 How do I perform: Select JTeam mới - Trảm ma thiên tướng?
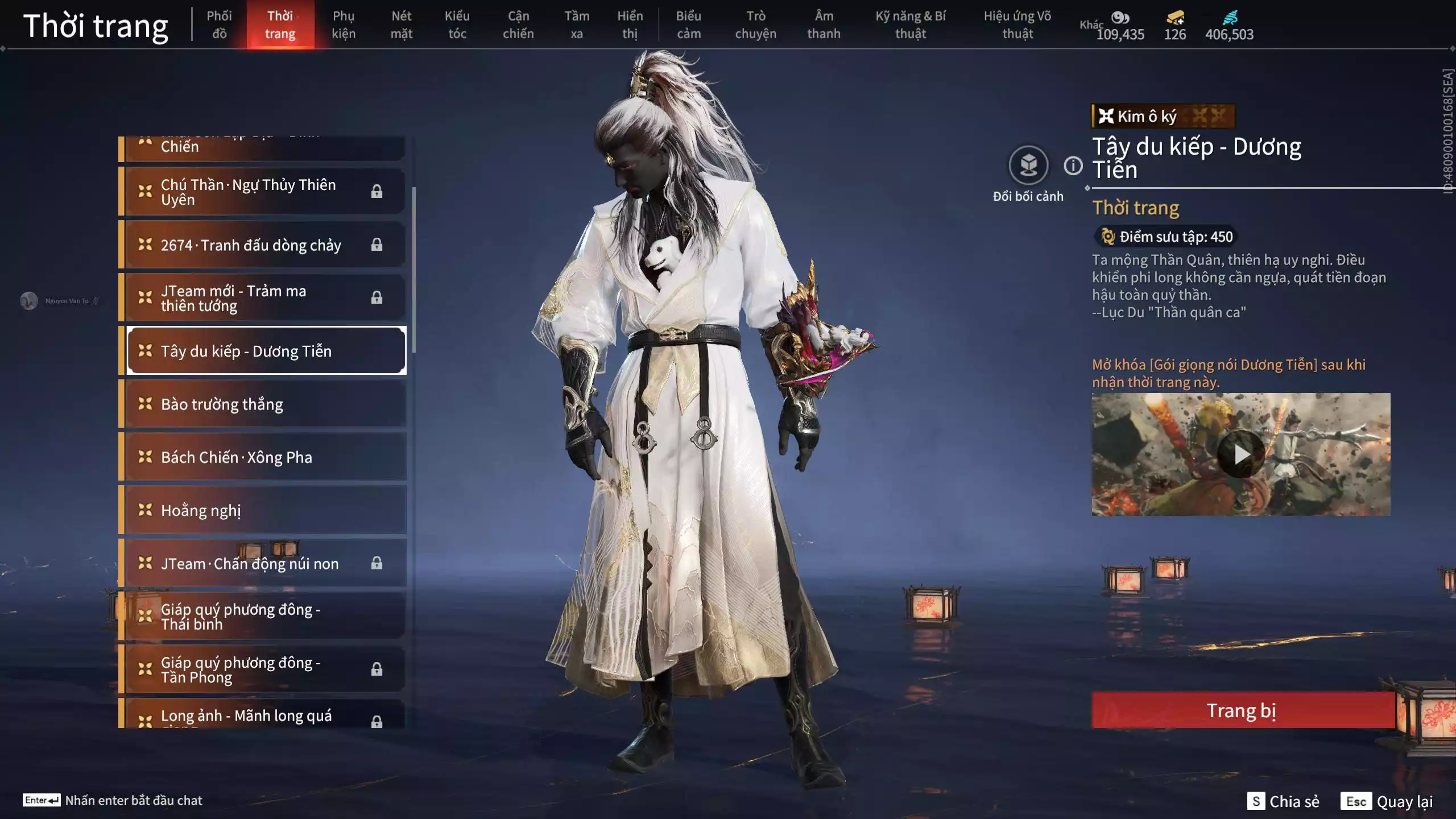(265, 298)
